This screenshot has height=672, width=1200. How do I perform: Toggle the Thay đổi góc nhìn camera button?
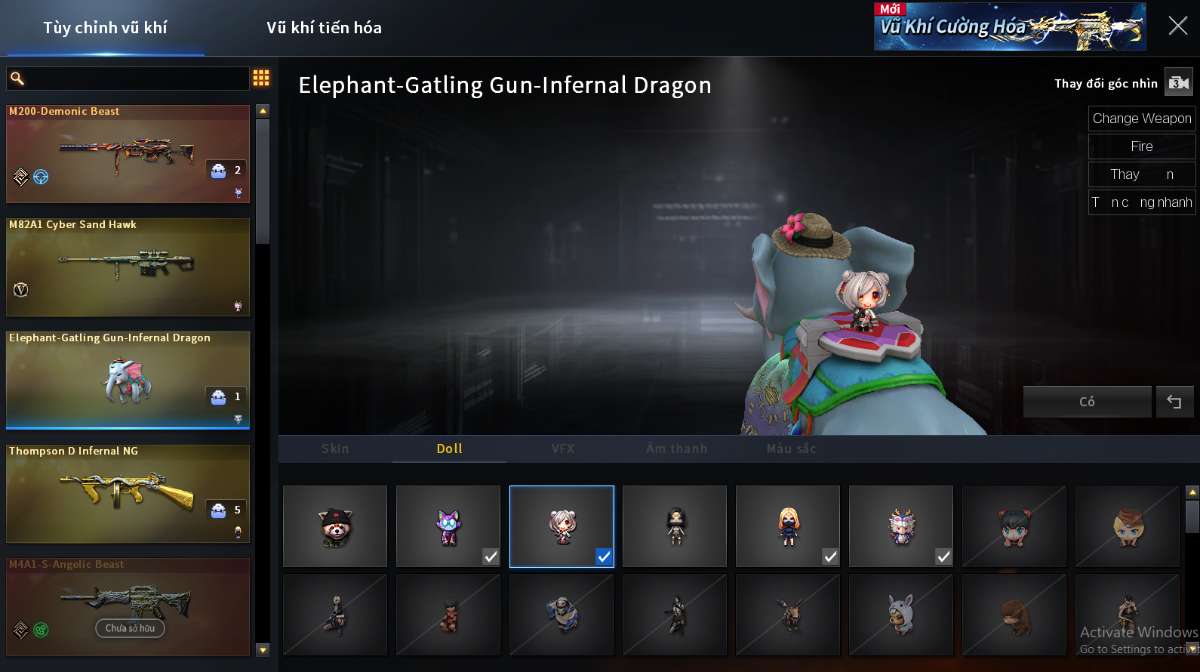coord(1180,83)
